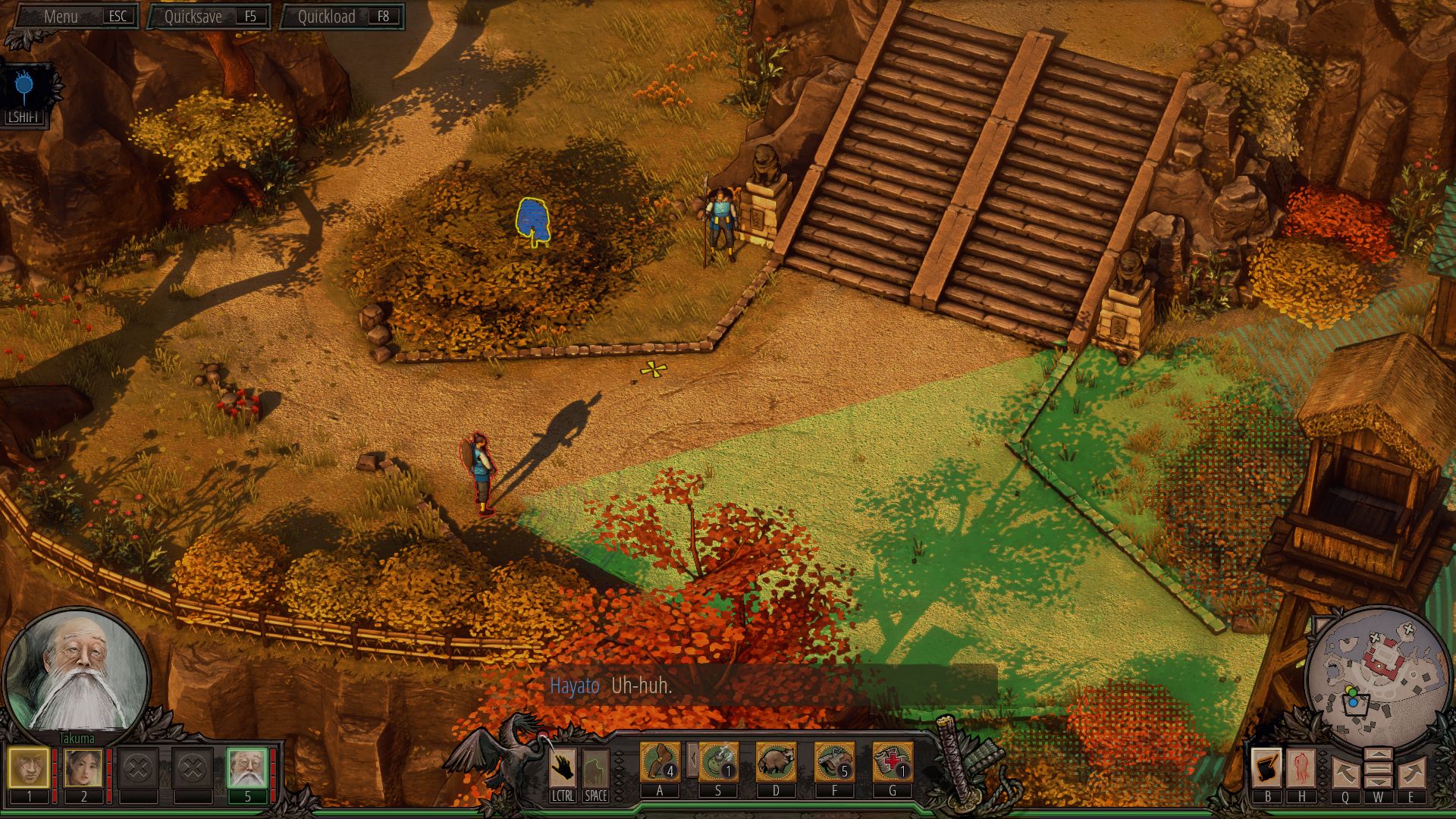The height and width of the screenshot is (819, 1456).
Task: Select the wooden cane ability
Action: [660, 761]
